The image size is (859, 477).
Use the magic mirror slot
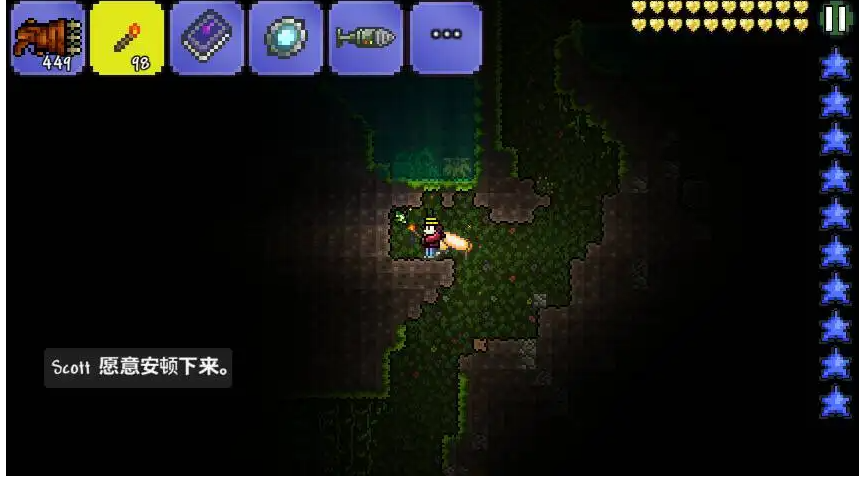[286, 38]
